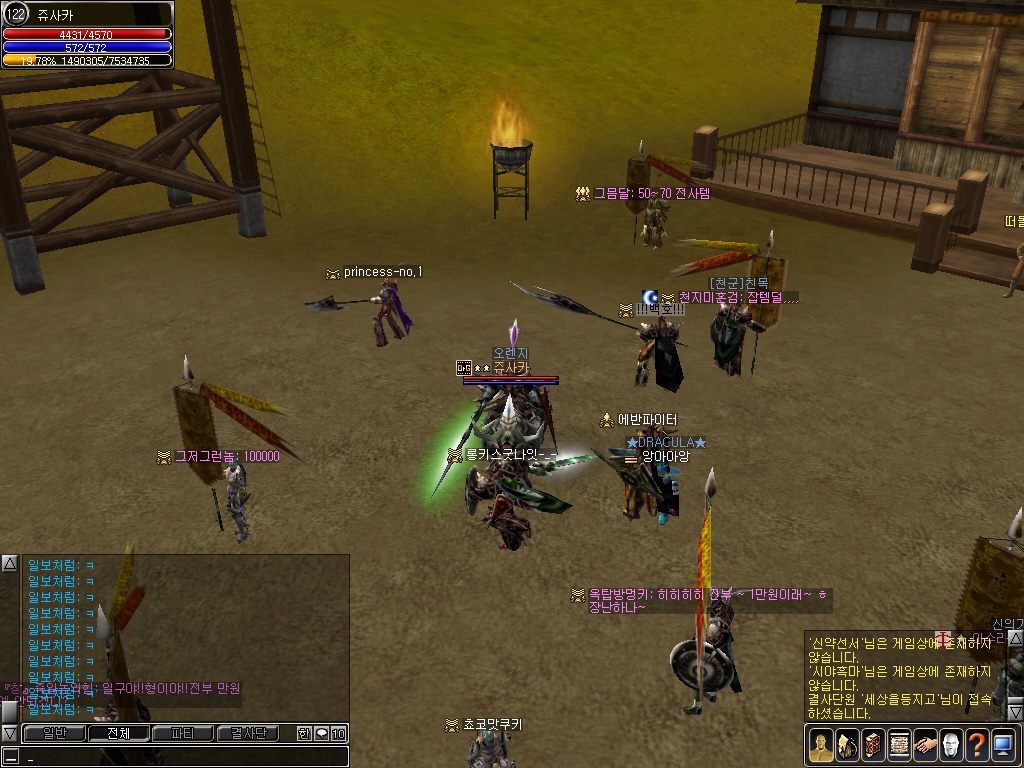
Task: Open the character status torso icon
Action: click(x=821, y=745)
